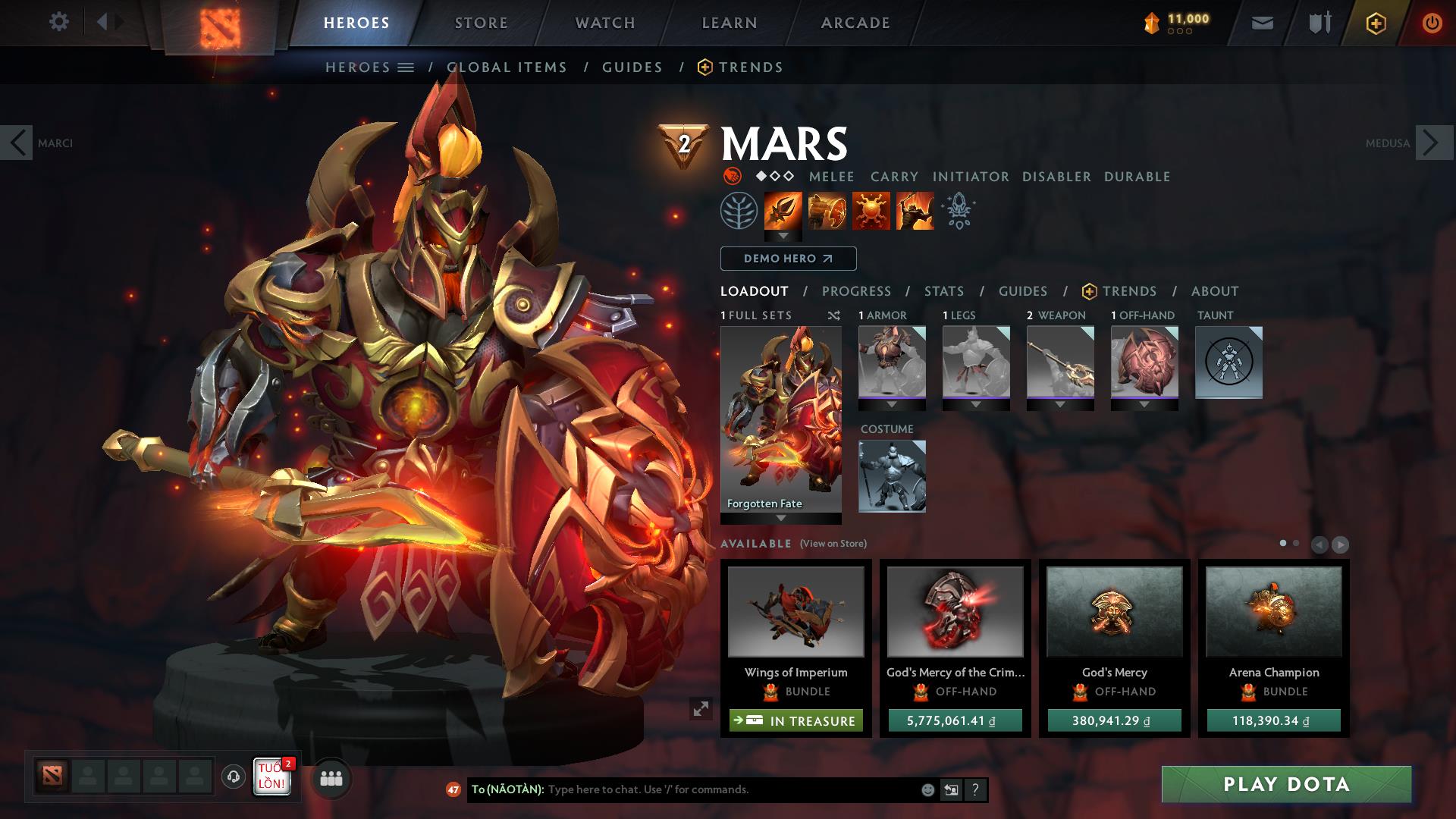Screen dimensions: 1456x819
Task: Select the Arena of Blood ultimate icon
Action: (915, 211)
